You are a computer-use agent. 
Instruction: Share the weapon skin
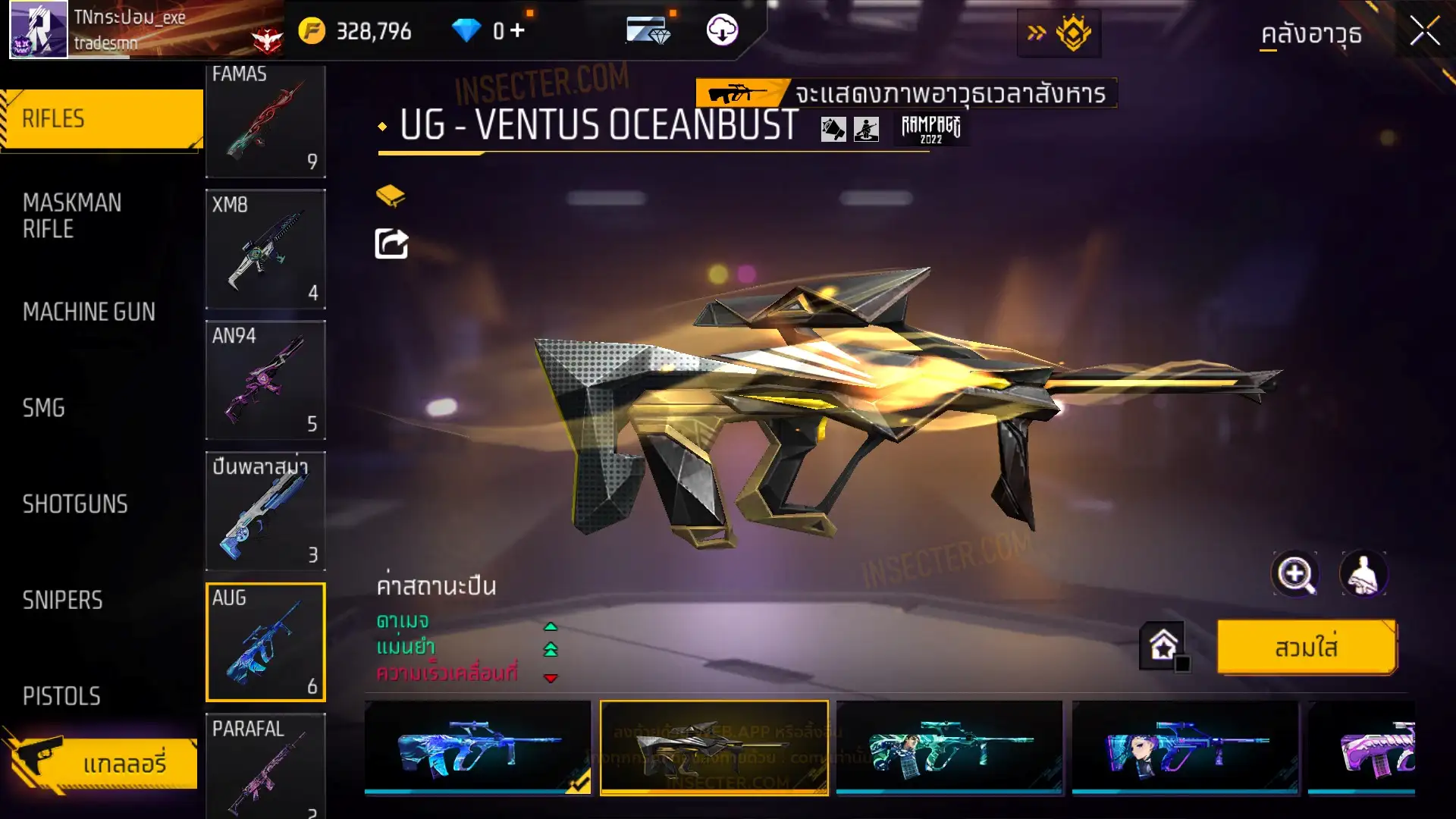point(391,244)
